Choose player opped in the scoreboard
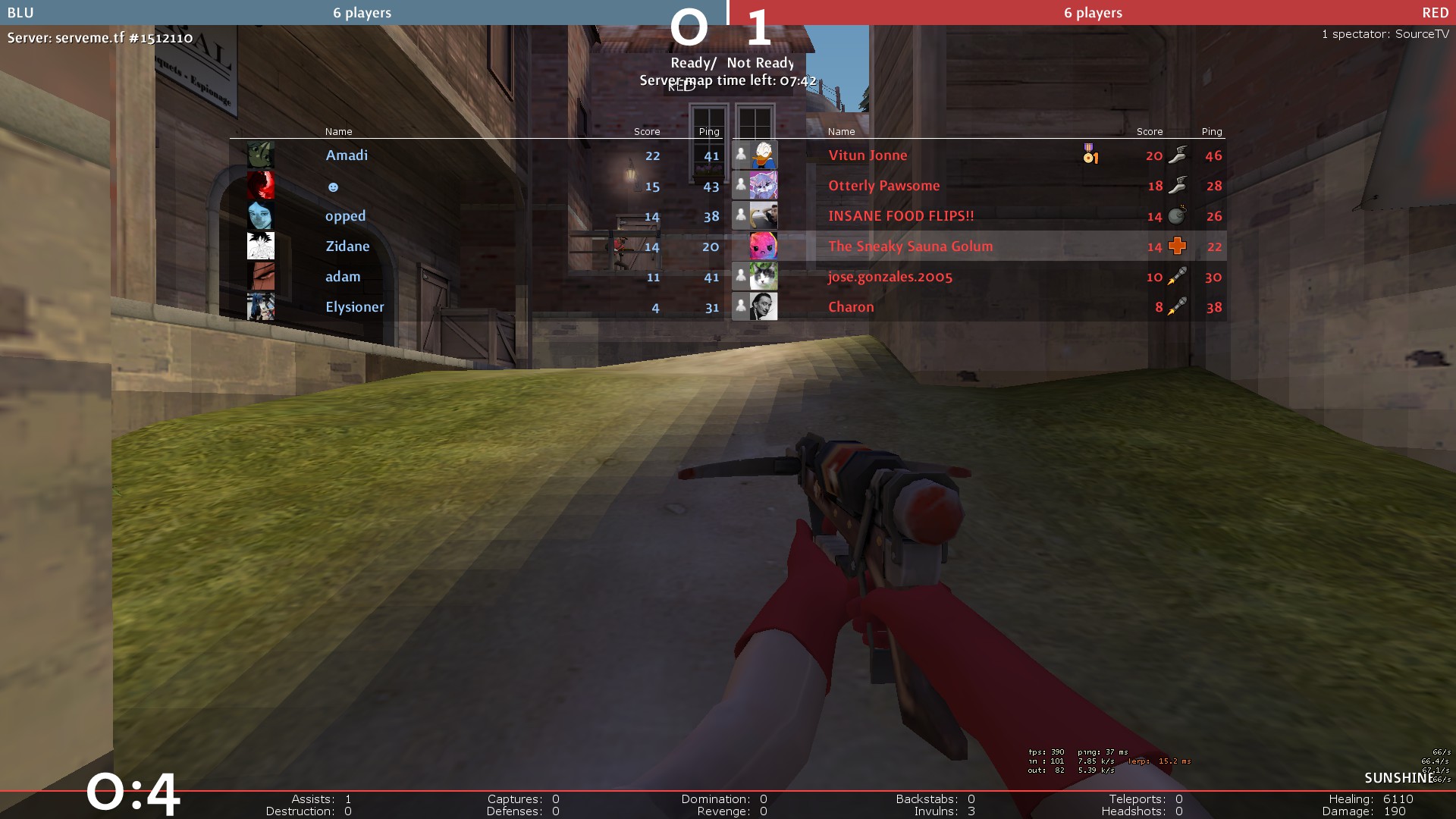1456x819 pixels. [x=345, y=216]
